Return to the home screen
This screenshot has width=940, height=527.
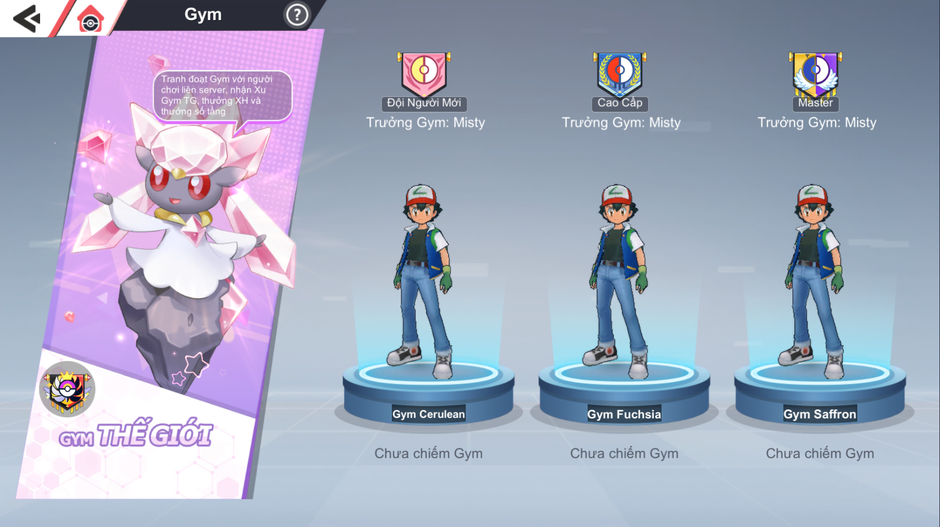point(90,19)
